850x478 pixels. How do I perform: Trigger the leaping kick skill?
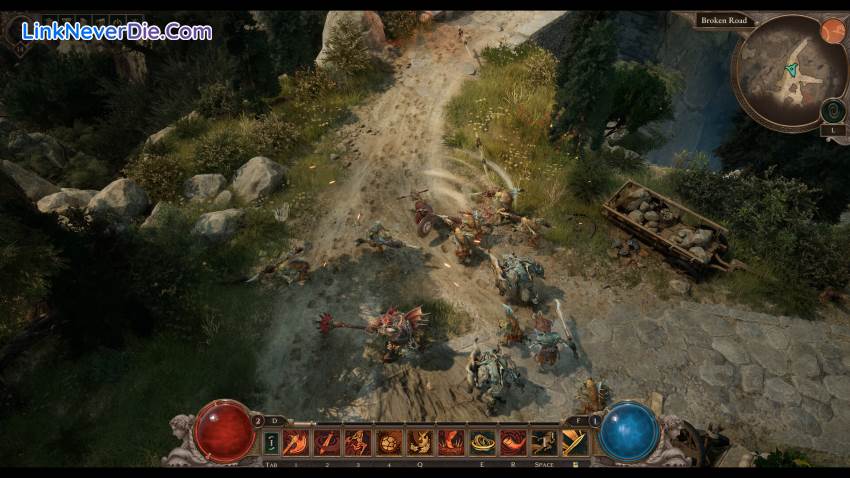tap(358, 441)
